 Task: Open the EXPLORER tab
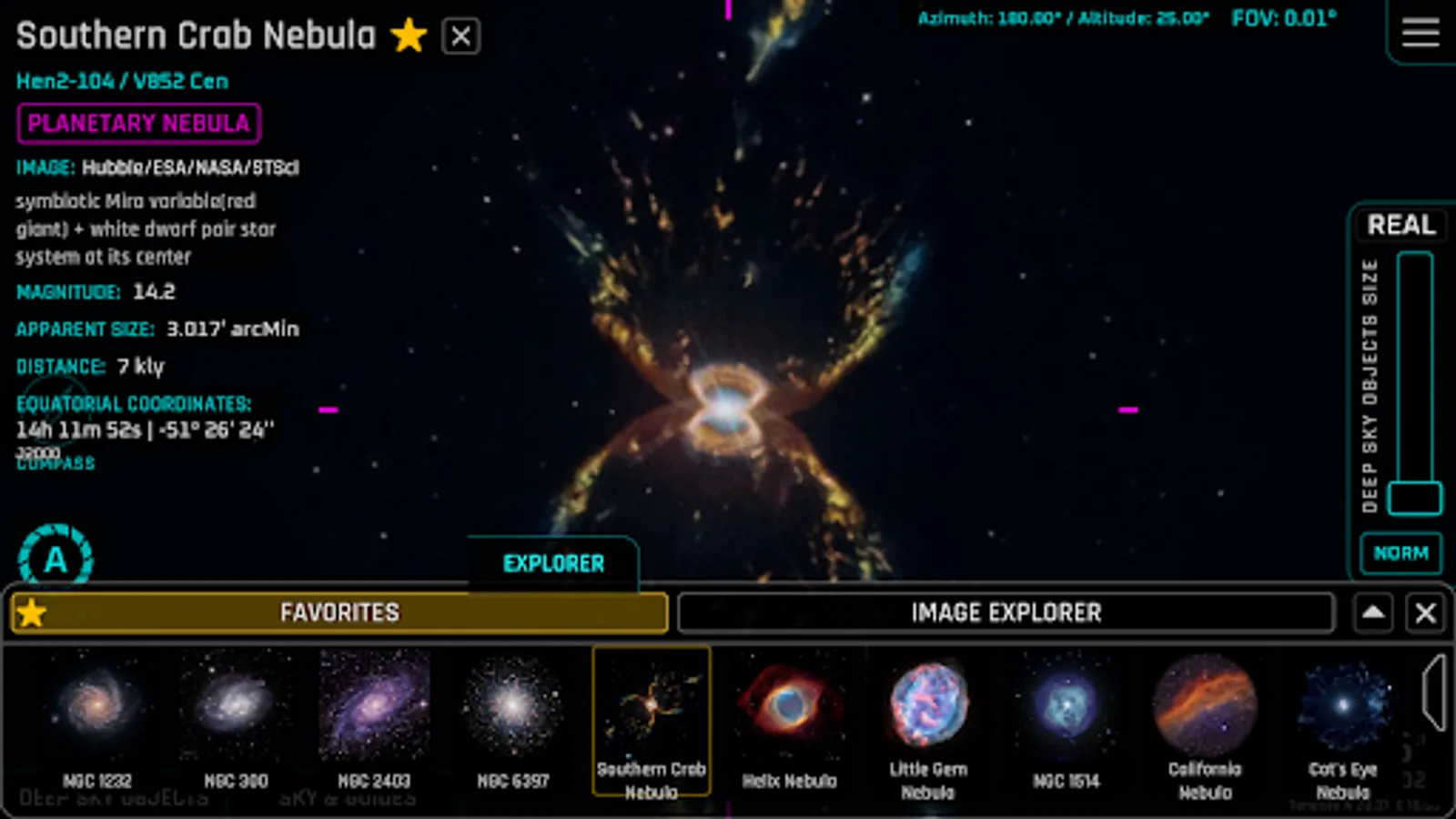coord(553,562)
